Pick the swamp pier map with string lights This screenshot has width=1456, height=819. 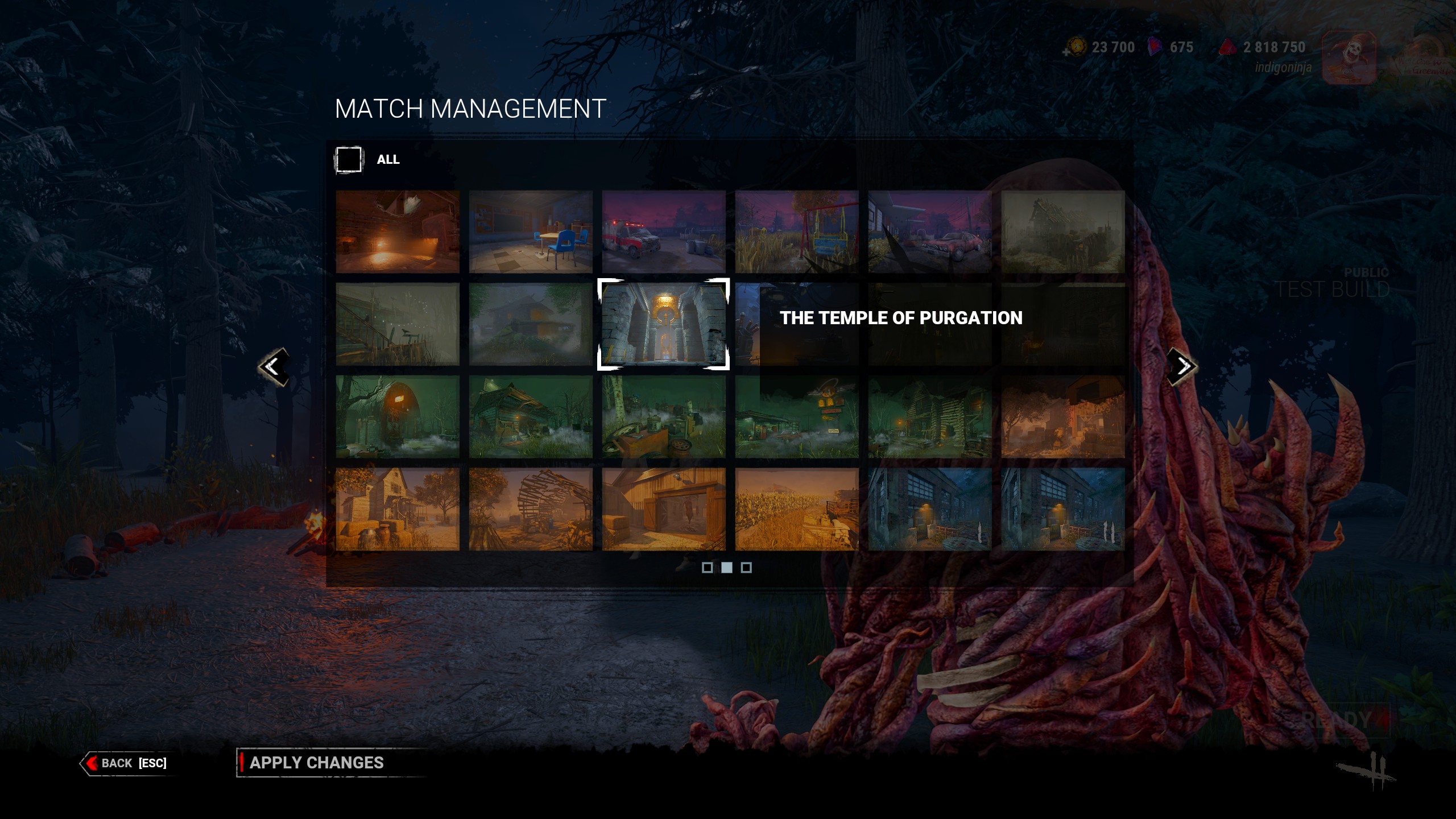click(397, 324)
